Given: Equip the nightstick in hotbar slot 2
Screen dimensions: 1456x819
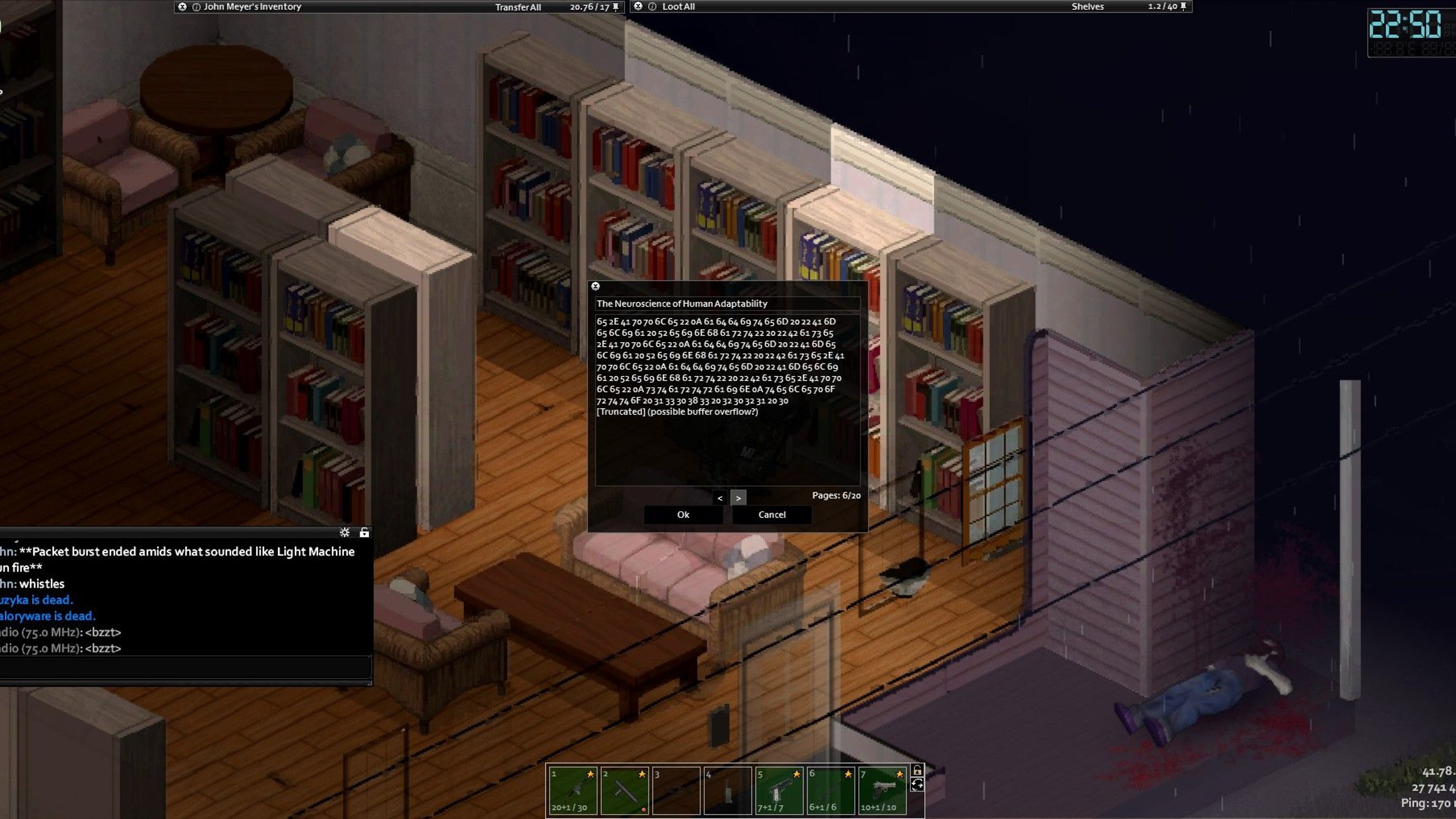Looking at the screenshot, I should [625, 790].
